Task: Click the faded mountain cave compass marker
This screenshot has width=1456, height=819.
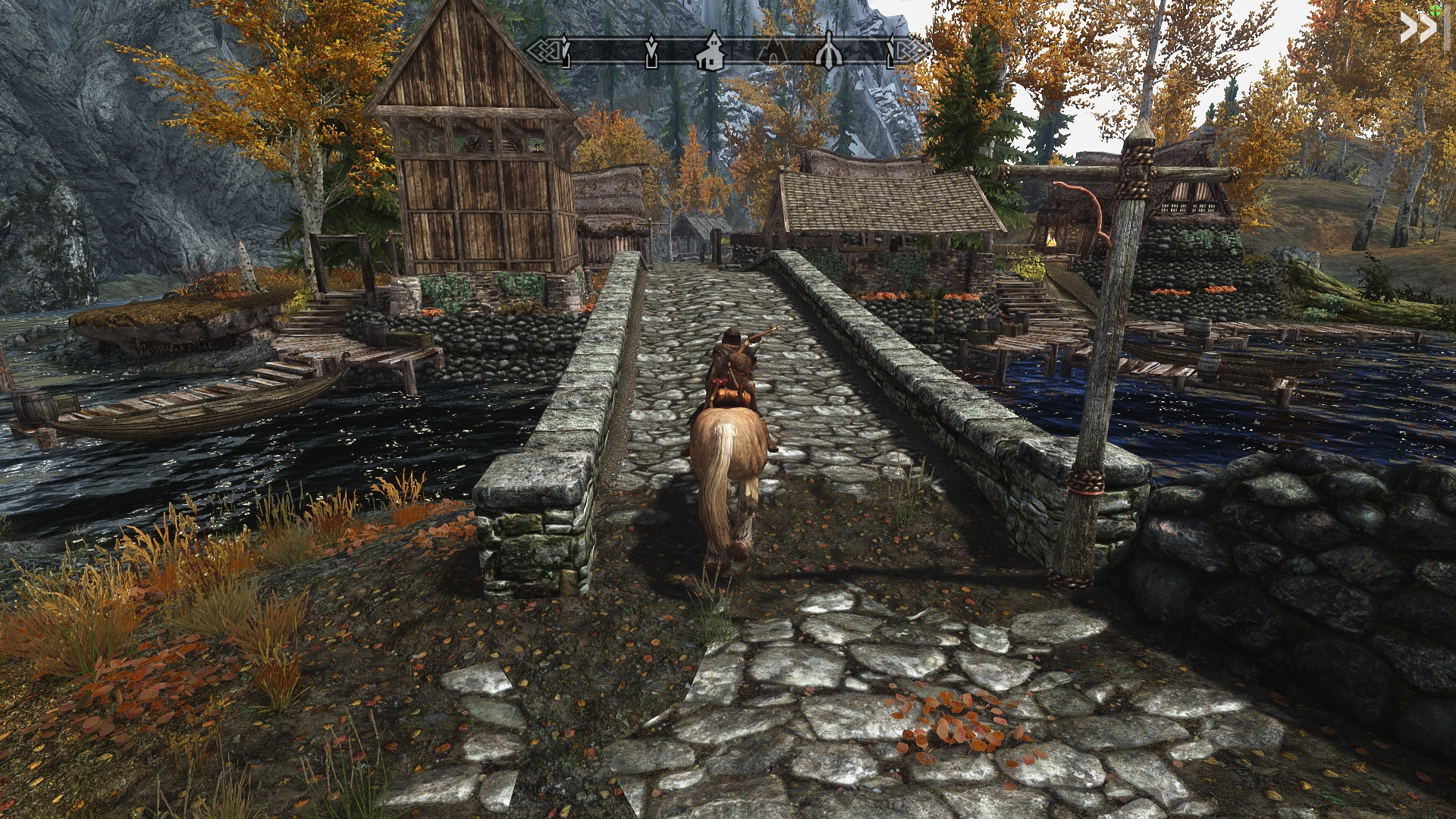Action: point(773,52)
